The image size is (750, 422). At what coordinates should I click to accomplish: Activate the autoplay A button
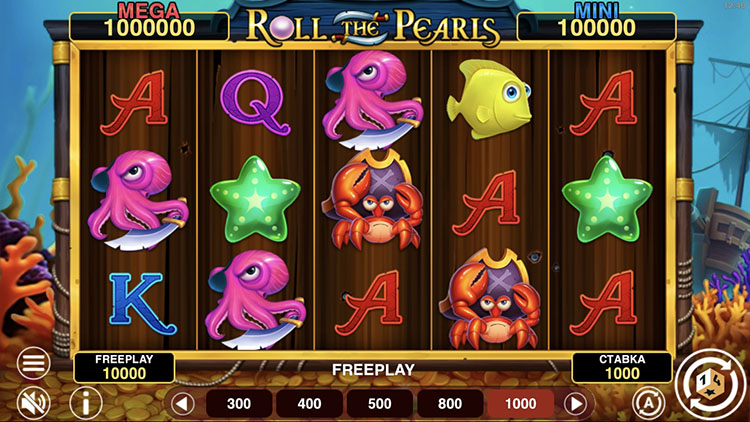click(648, 402)
